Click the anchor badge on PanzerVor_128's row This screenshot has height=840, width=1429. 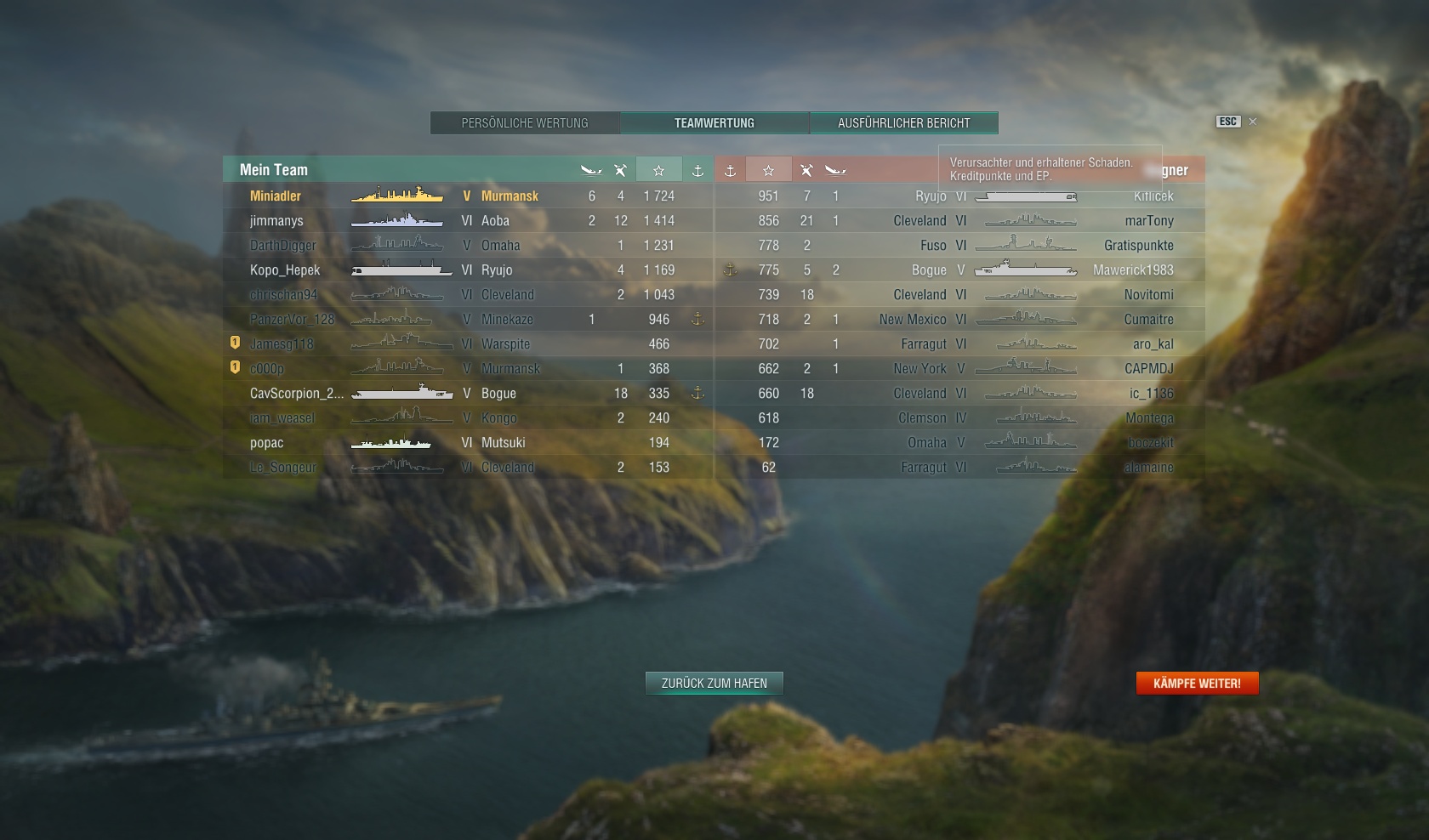(x=697, y=320)
